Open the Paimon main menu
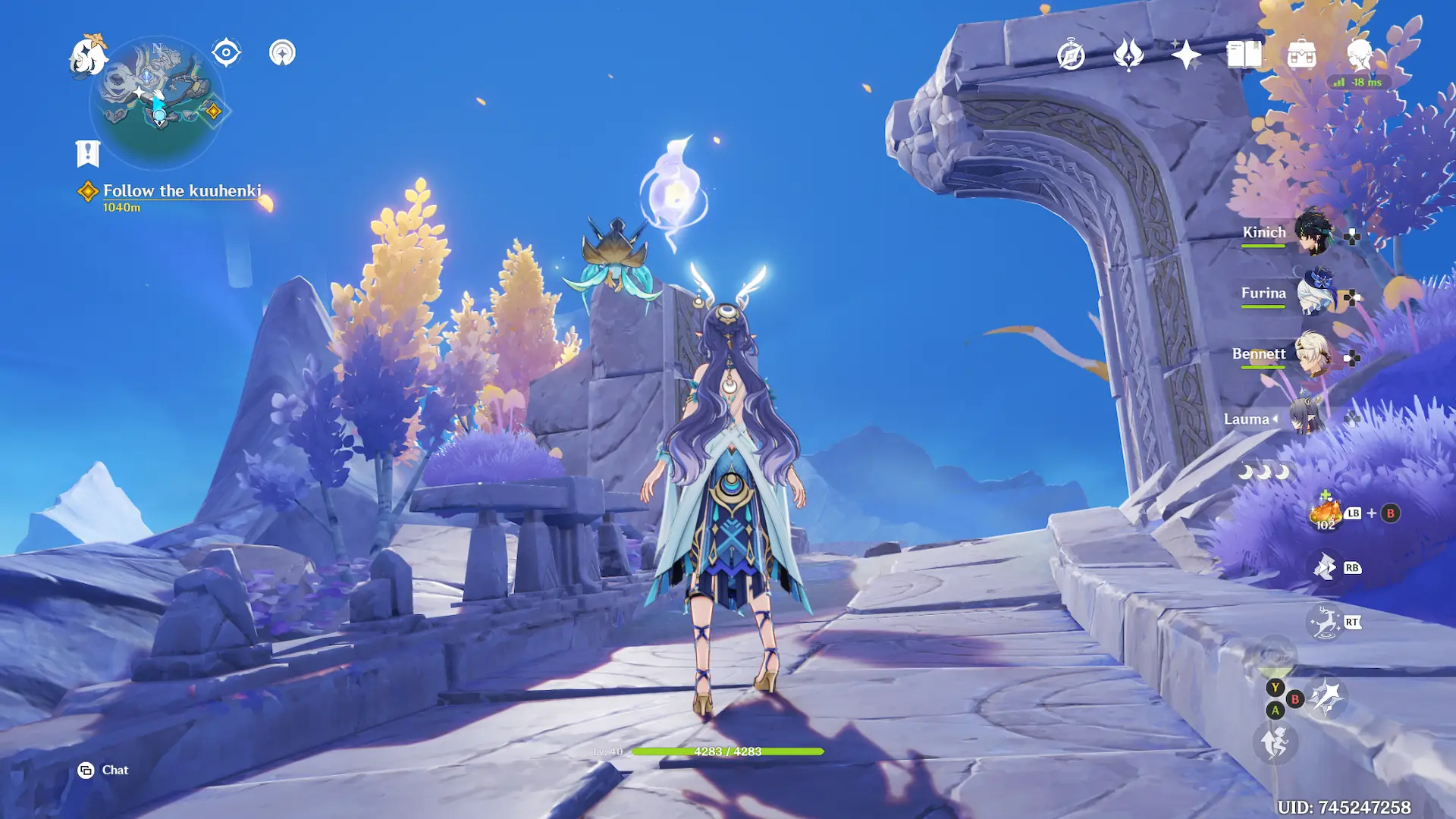The image size is (1456, 819). (x=88, y=56)
